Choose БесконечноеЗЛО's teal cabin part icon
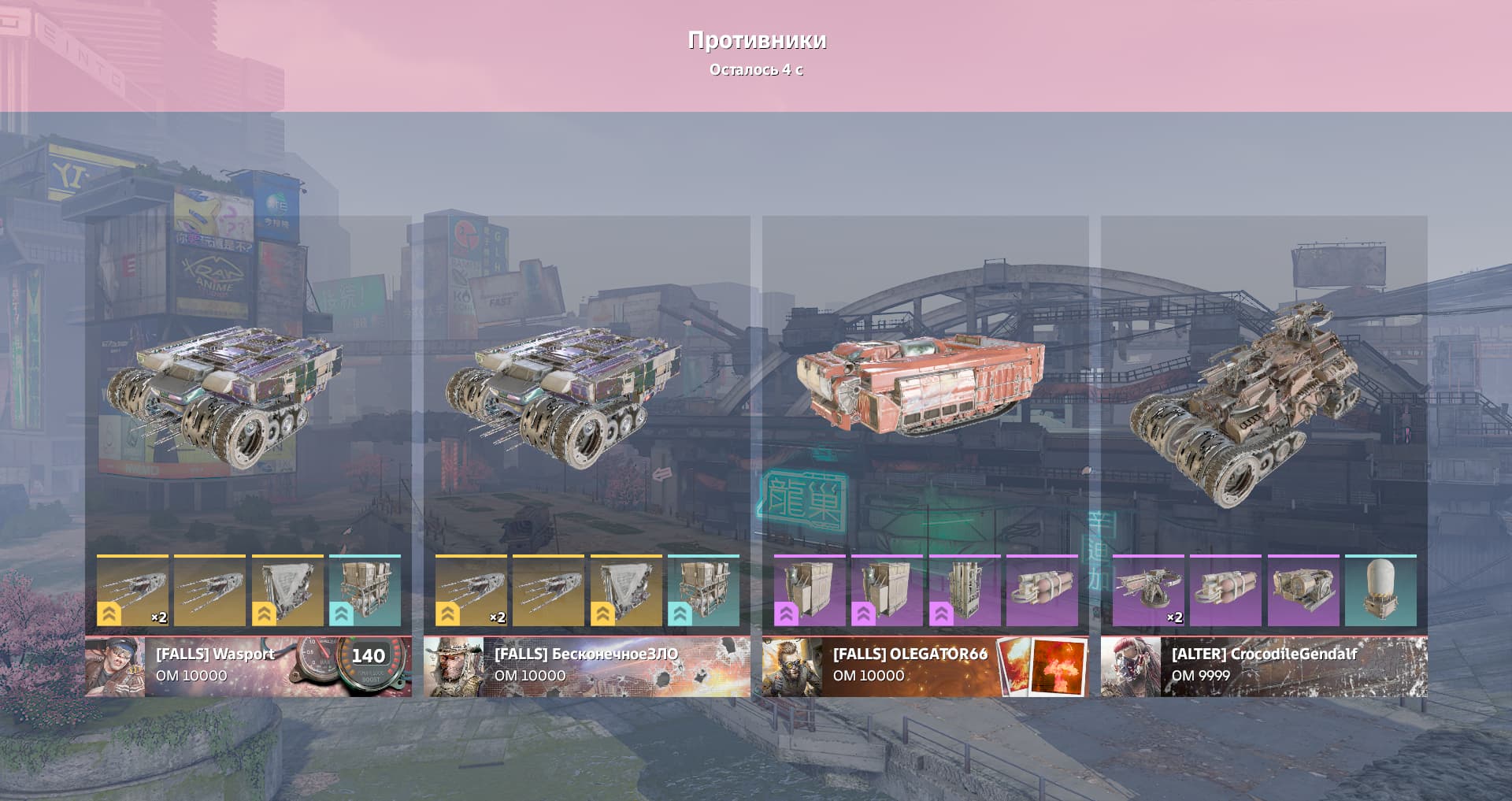Image resolution: width=1512 pixels, height=801 pixels. [x=703, y=591]
